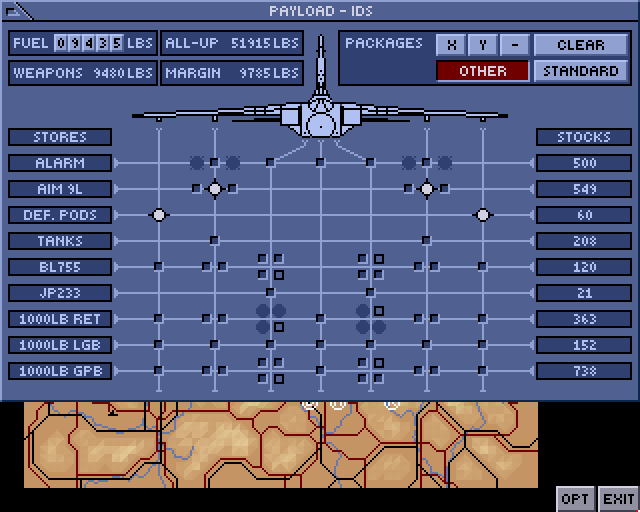Screen dimensions: 640x512
Task: Click the window corner icon in title bar
Action: click(17, 11)
